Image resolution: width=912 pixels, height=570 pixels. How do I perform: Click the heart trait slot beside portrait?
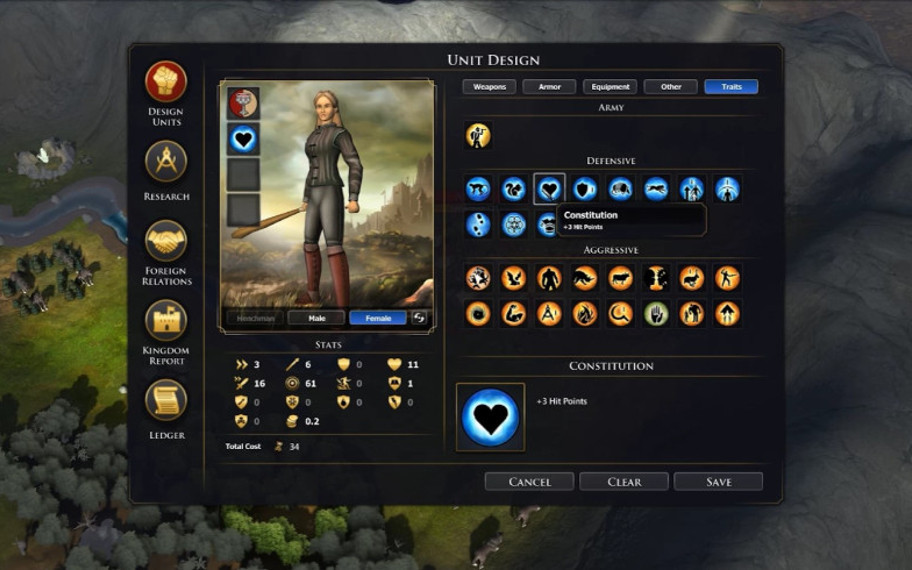(x=243, y=139)
